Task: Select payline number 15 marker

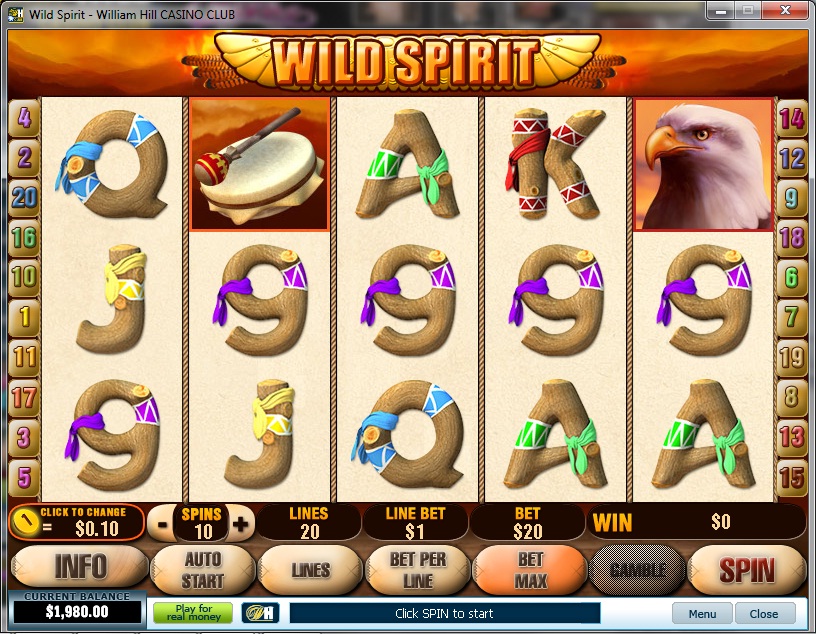Action: coord(792,476)
